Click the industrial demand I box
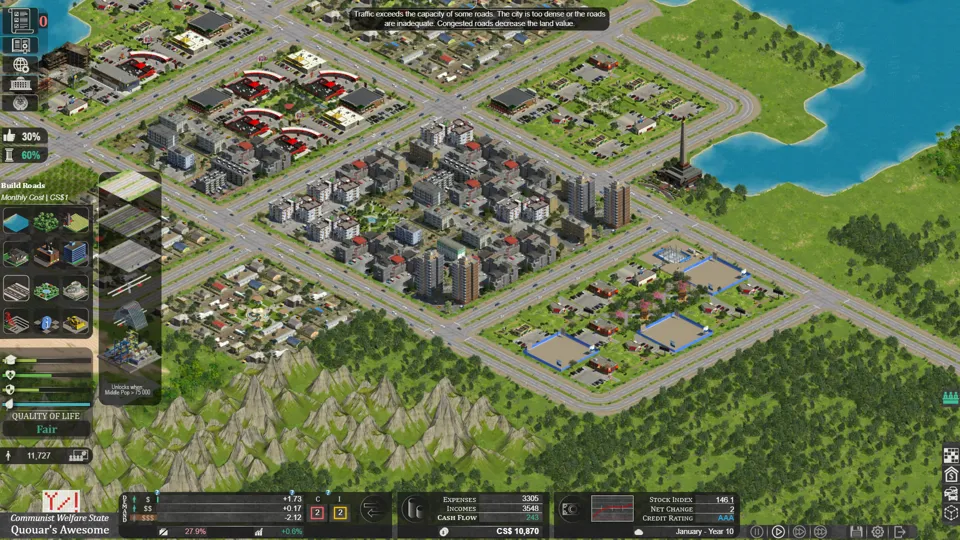Viewport: 960px width, 540px height. 340,512
